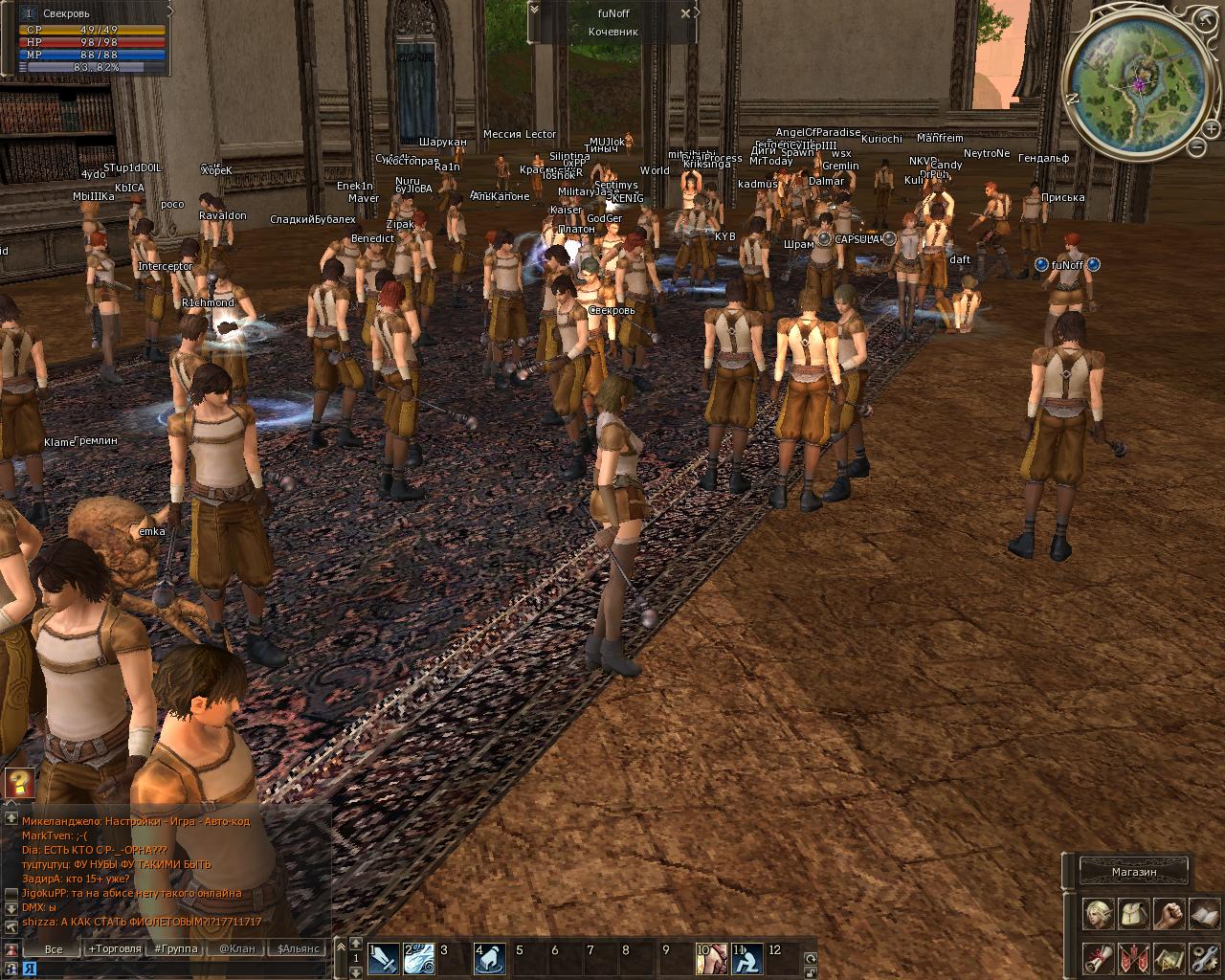Zoom out the minimap with minus button
The image size is (1225, 980).
(1196, 146)
